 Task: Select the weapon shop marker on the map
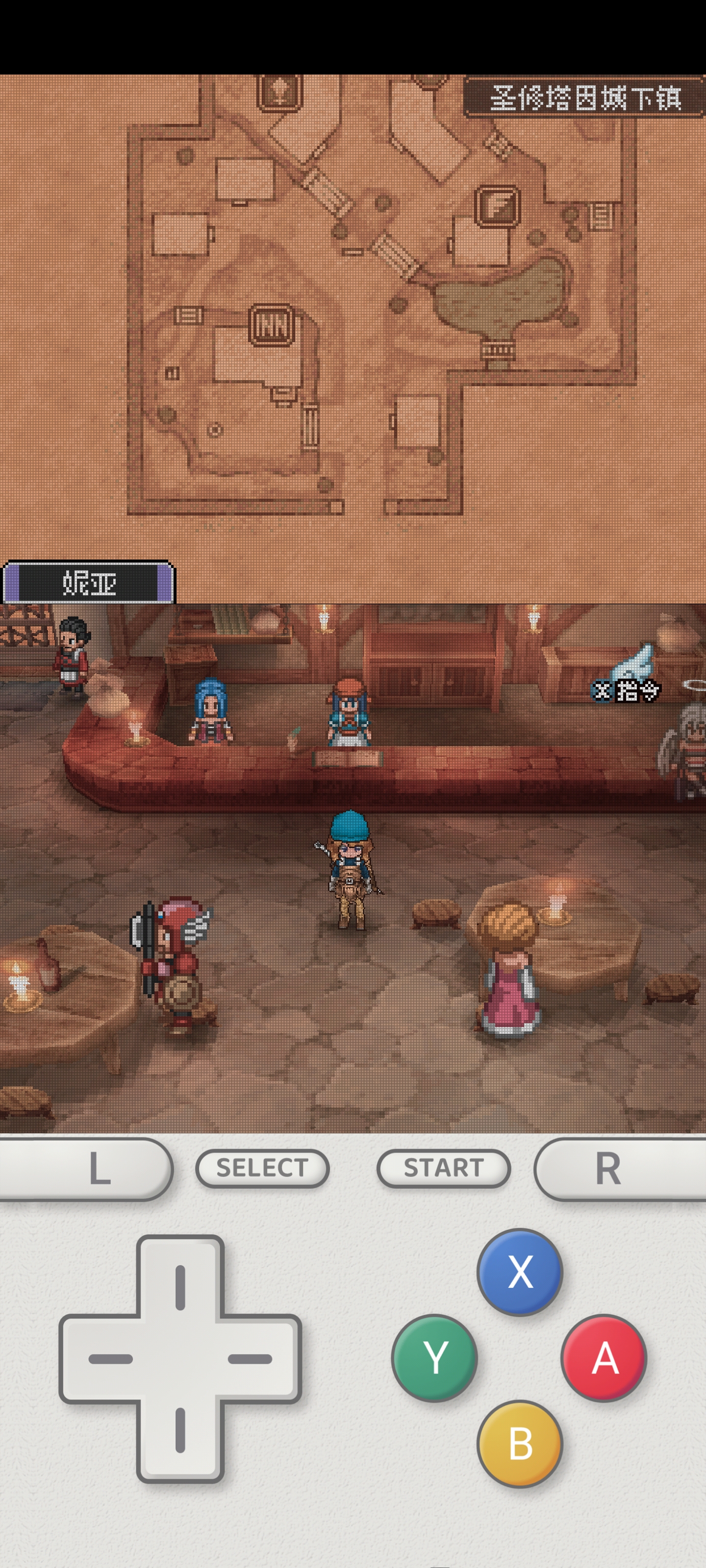click(x=497, y=206)
